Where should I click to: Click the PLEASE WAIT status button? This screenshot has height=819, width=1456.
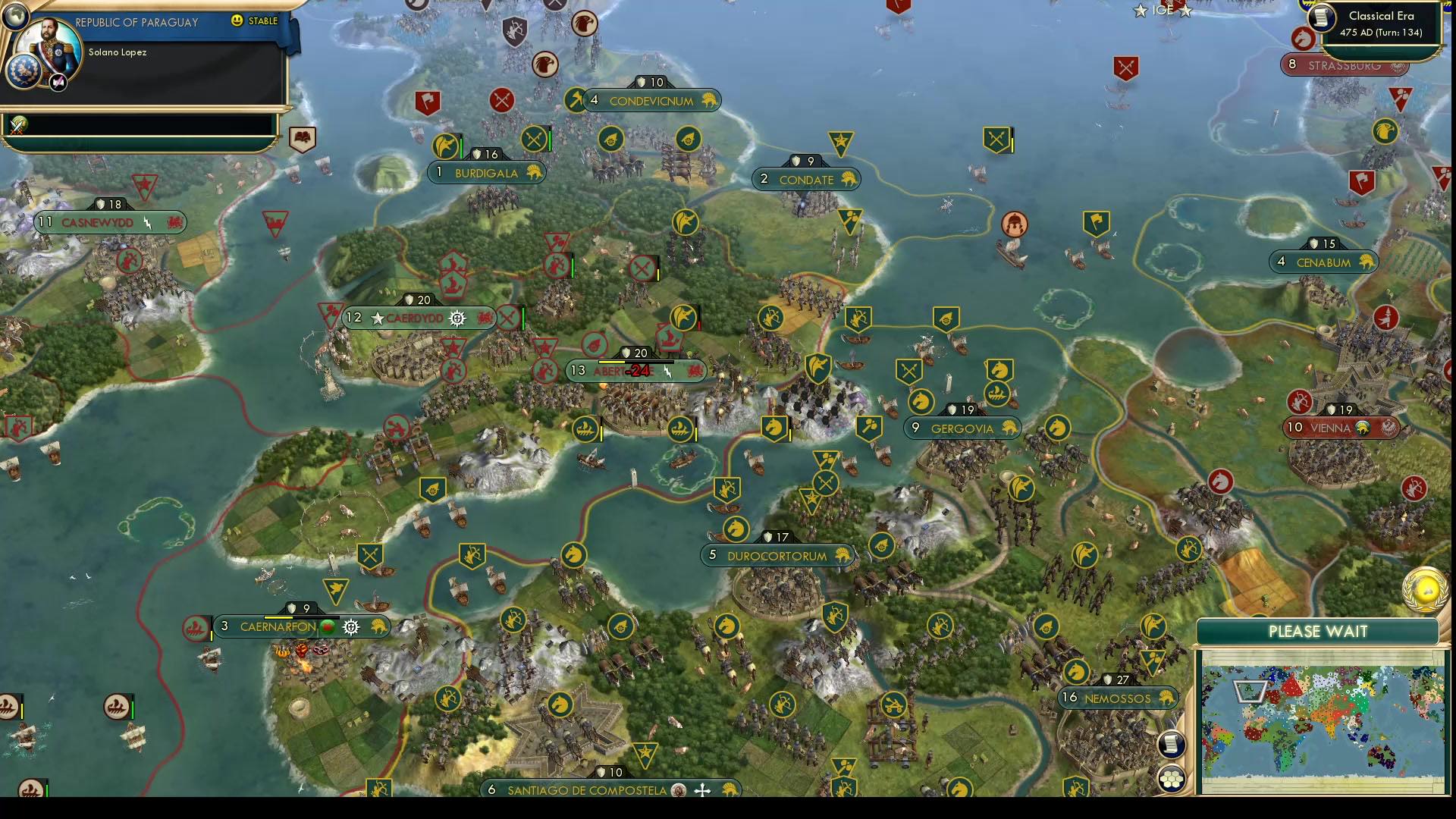click(x=1319, y=631)
